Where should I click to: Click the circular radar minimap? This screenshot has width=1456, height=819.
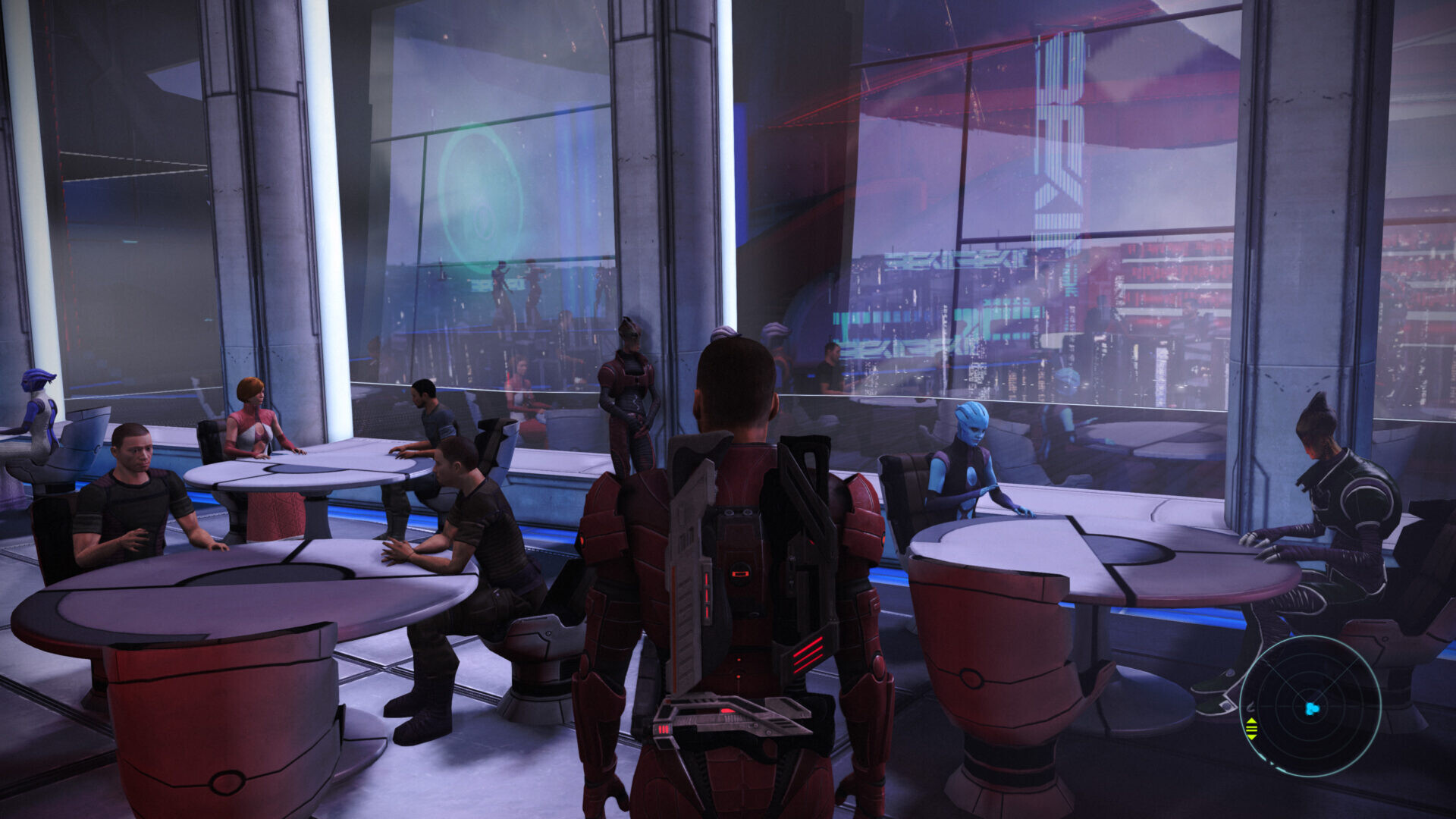click(x=1310, y=706)
